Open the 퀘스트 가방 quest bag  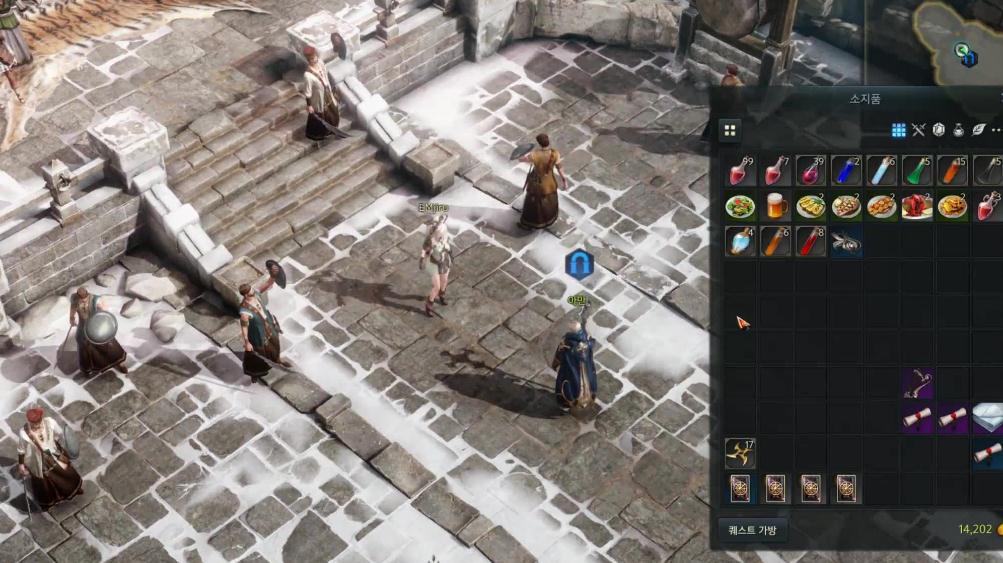753,530
